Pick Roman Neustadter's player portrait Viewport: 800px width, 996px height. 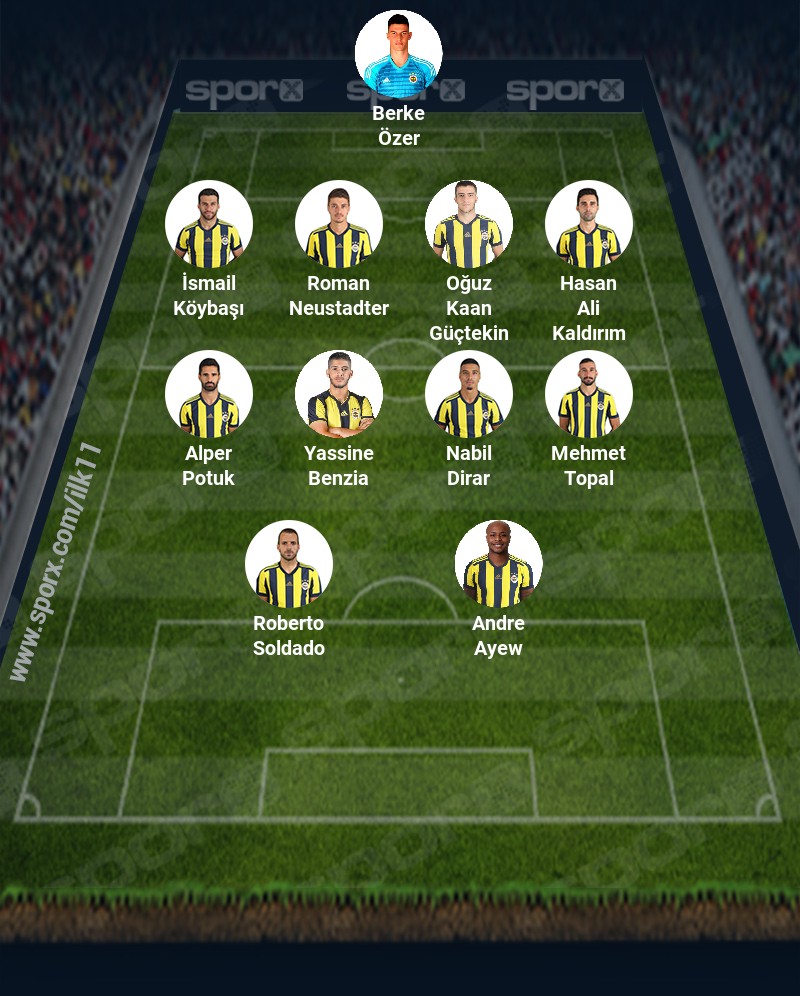click(x=338, y=224)
